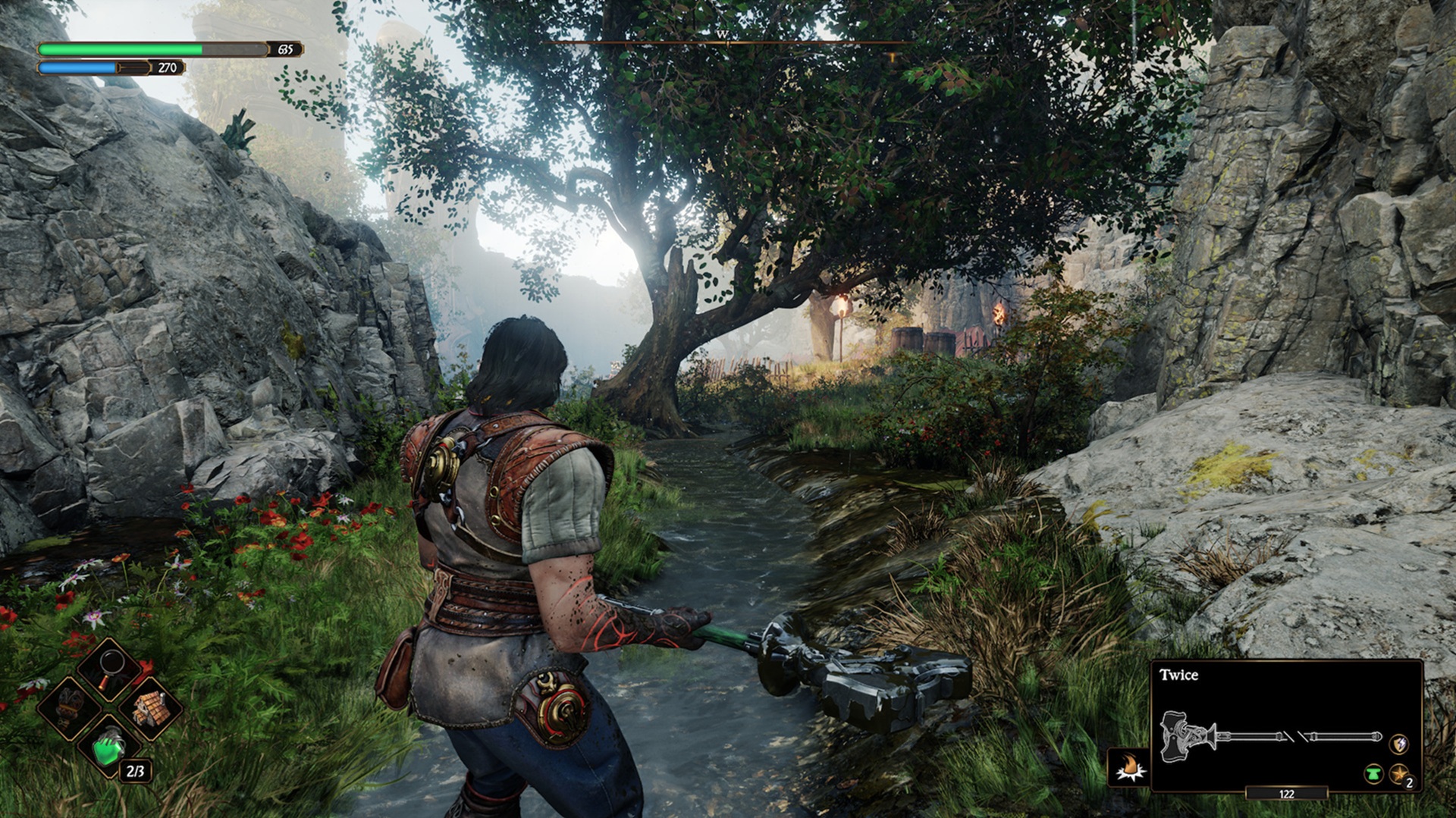Click the compass bar heading strip

click(x=726, y=42)
